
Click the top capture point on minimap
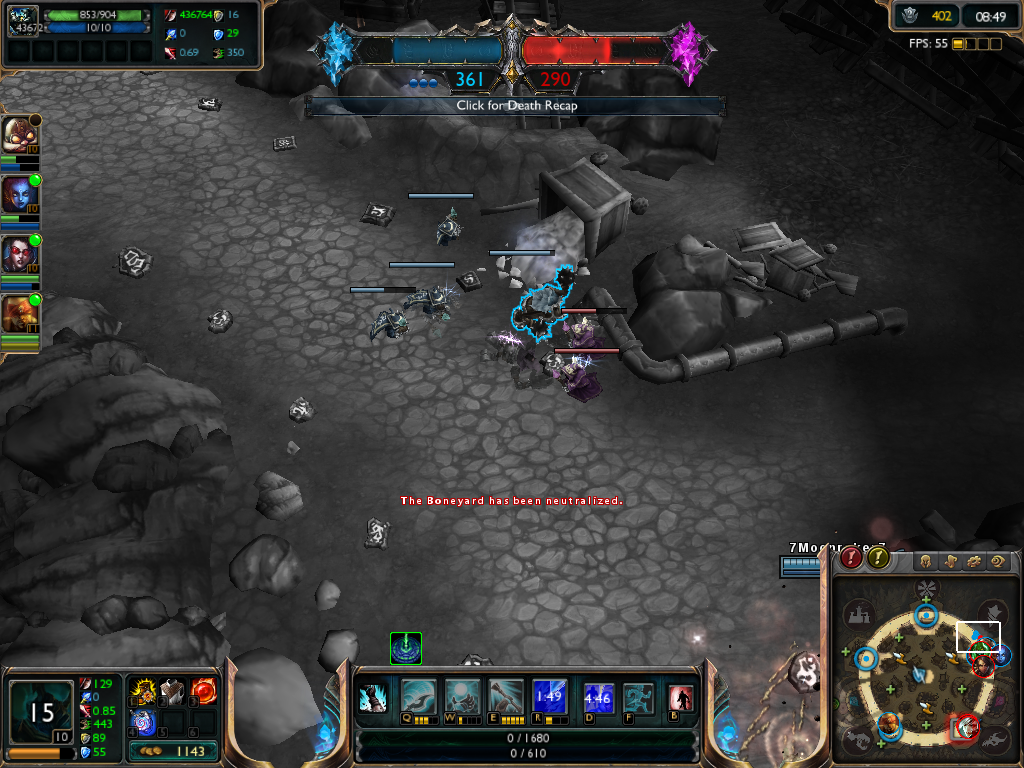(926, 614)
